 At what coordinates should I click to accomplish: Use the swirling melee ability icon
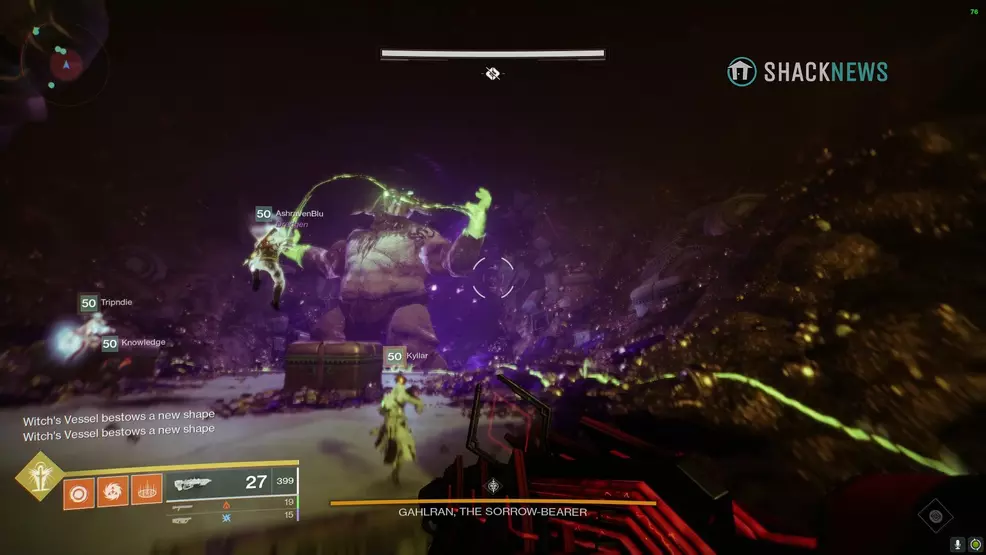(113, 490)
